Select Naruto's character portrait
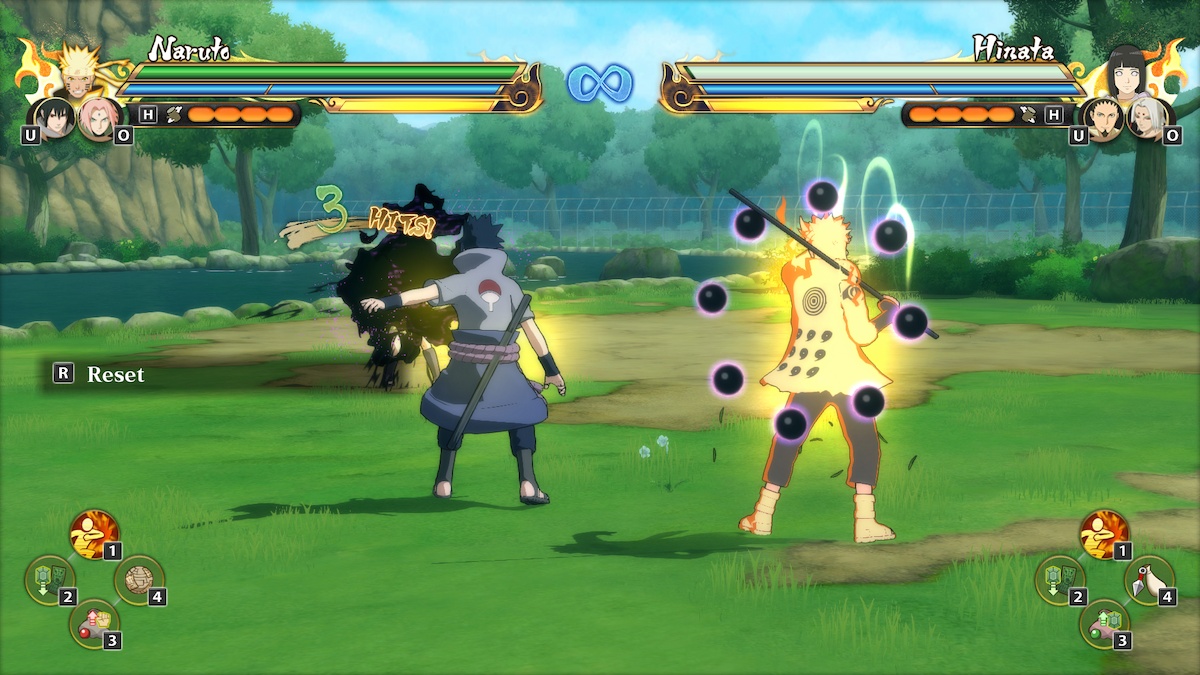 [x=77, y=70]
